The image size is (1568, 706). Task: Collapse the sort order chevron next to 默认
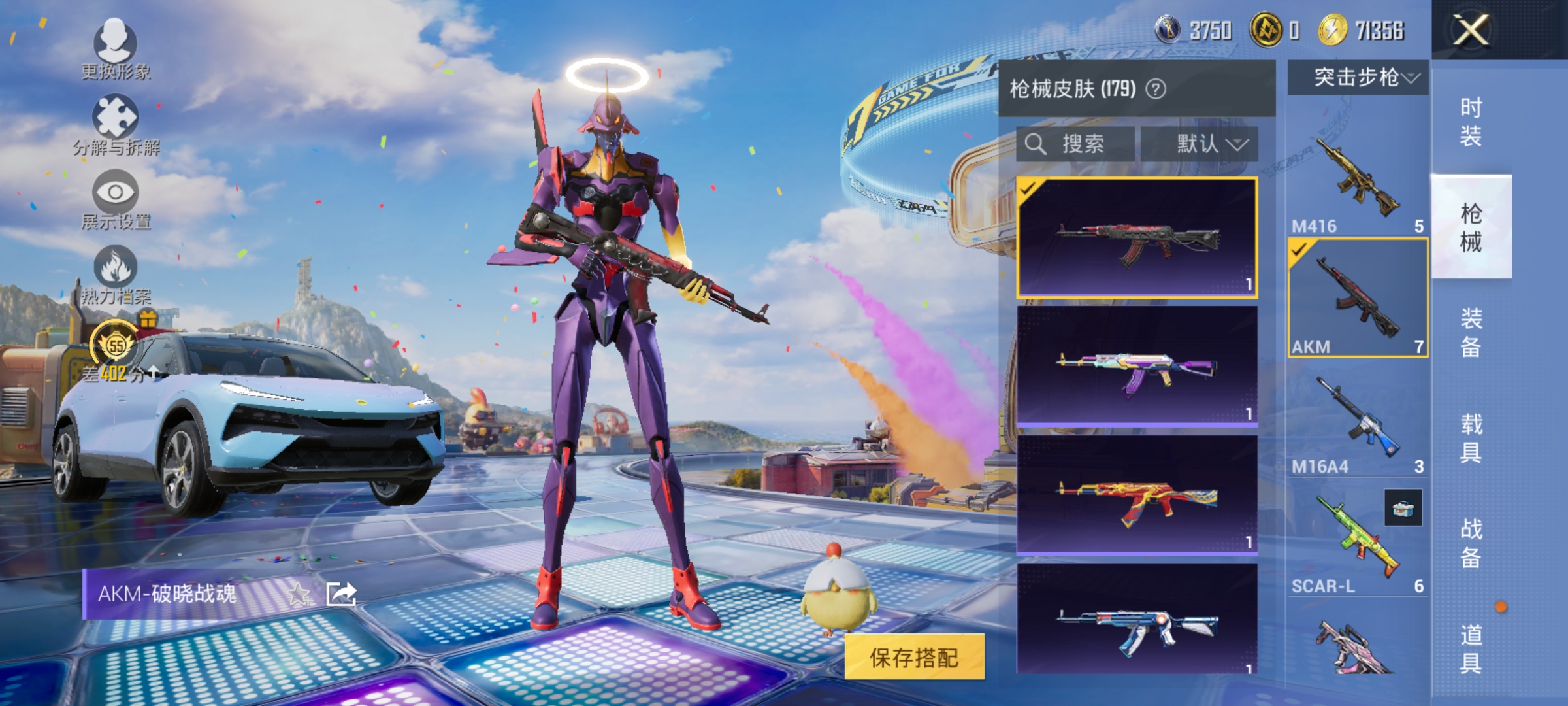[1236, 145]
